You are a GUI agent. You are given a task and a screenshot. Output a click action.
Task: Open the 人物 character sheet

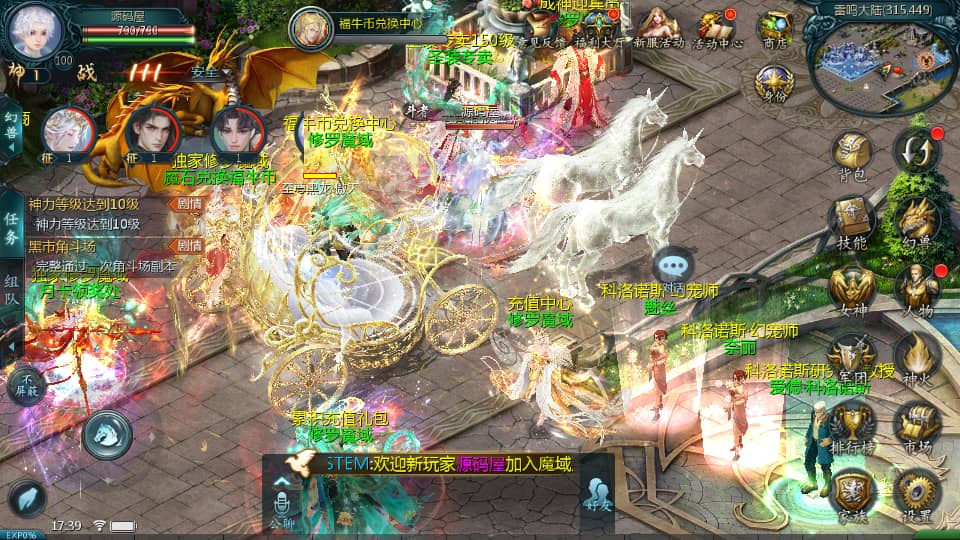[915, 290]
